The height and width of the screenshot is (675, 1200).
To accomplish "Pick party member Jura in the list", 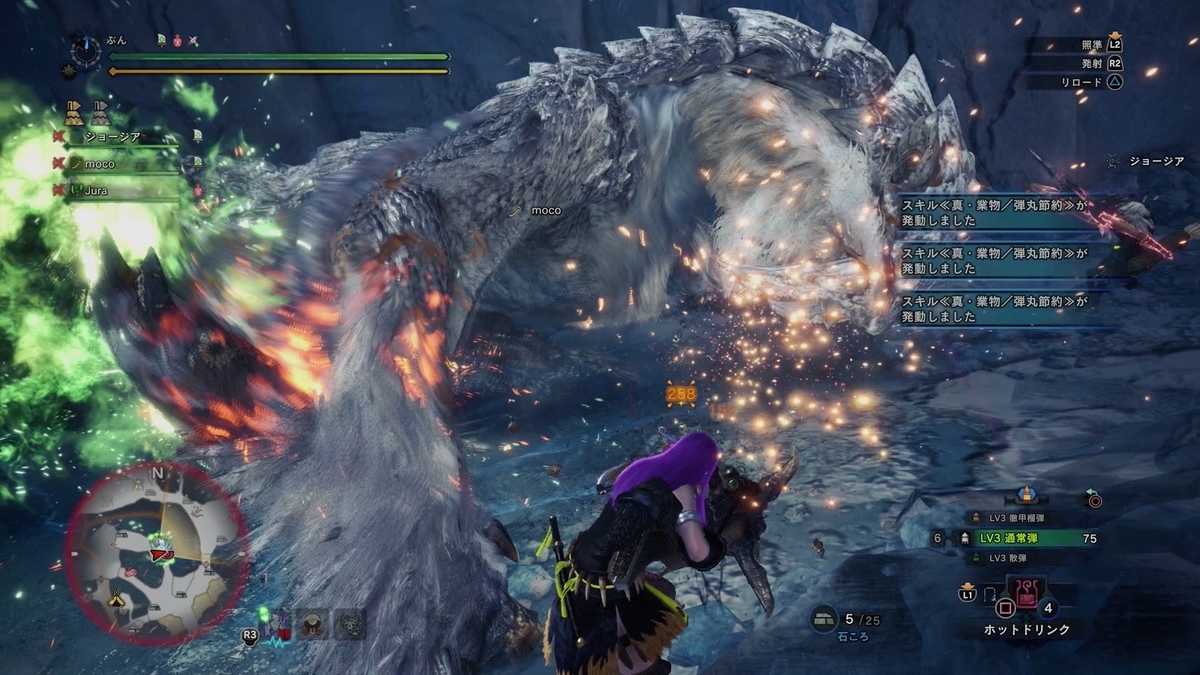I will point(96,189).
